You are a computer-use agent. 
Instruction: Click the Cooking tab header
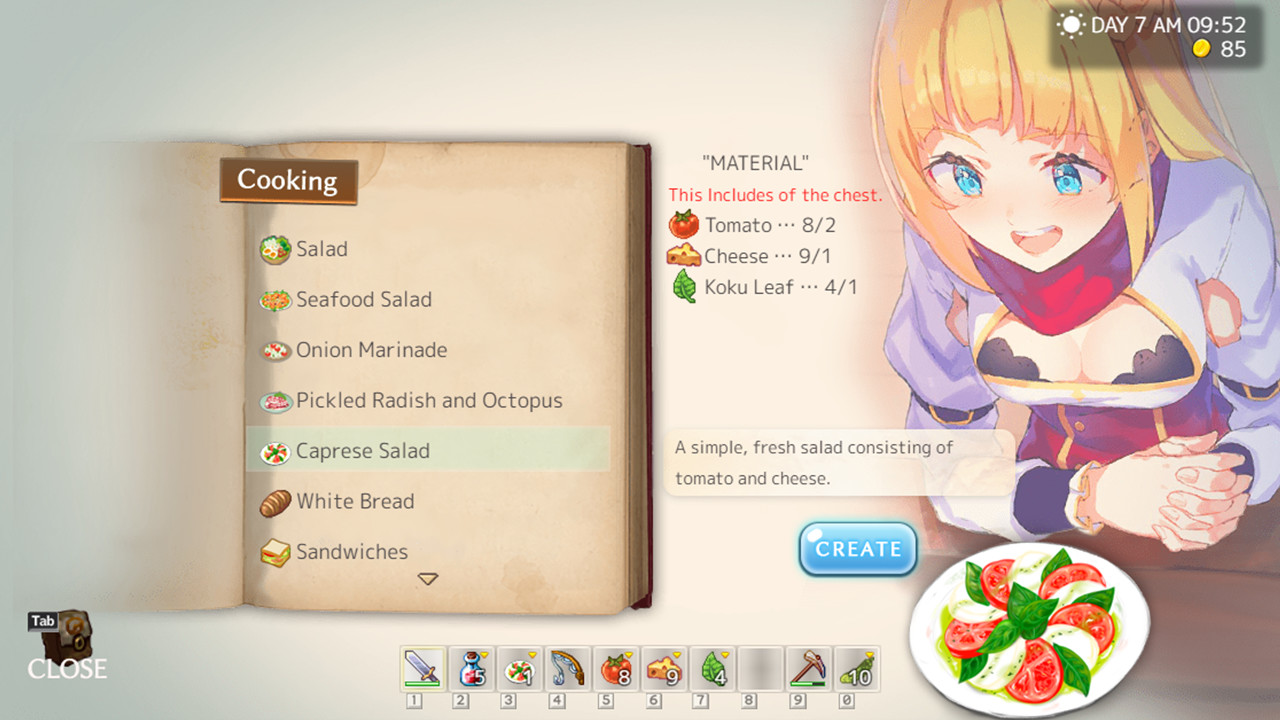point(287,181)
